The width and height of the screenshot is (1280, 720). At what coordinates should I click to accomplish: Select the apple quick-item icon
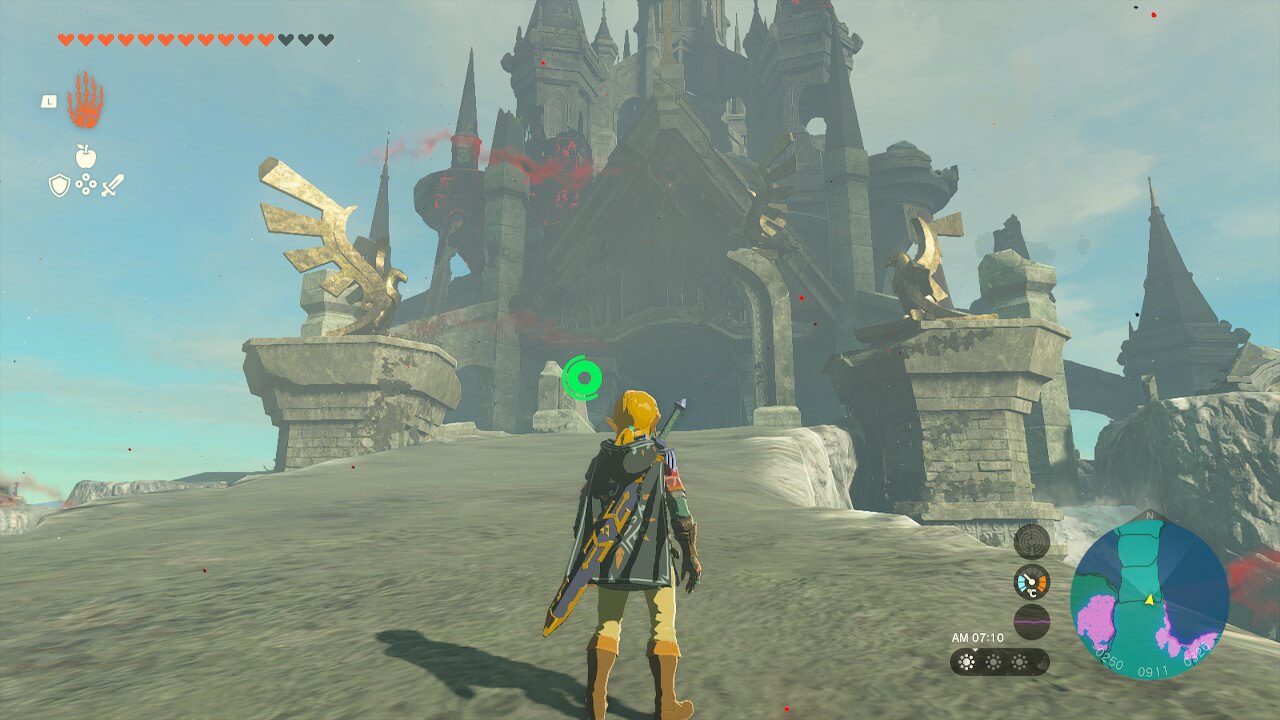click(x=85, y=156)
